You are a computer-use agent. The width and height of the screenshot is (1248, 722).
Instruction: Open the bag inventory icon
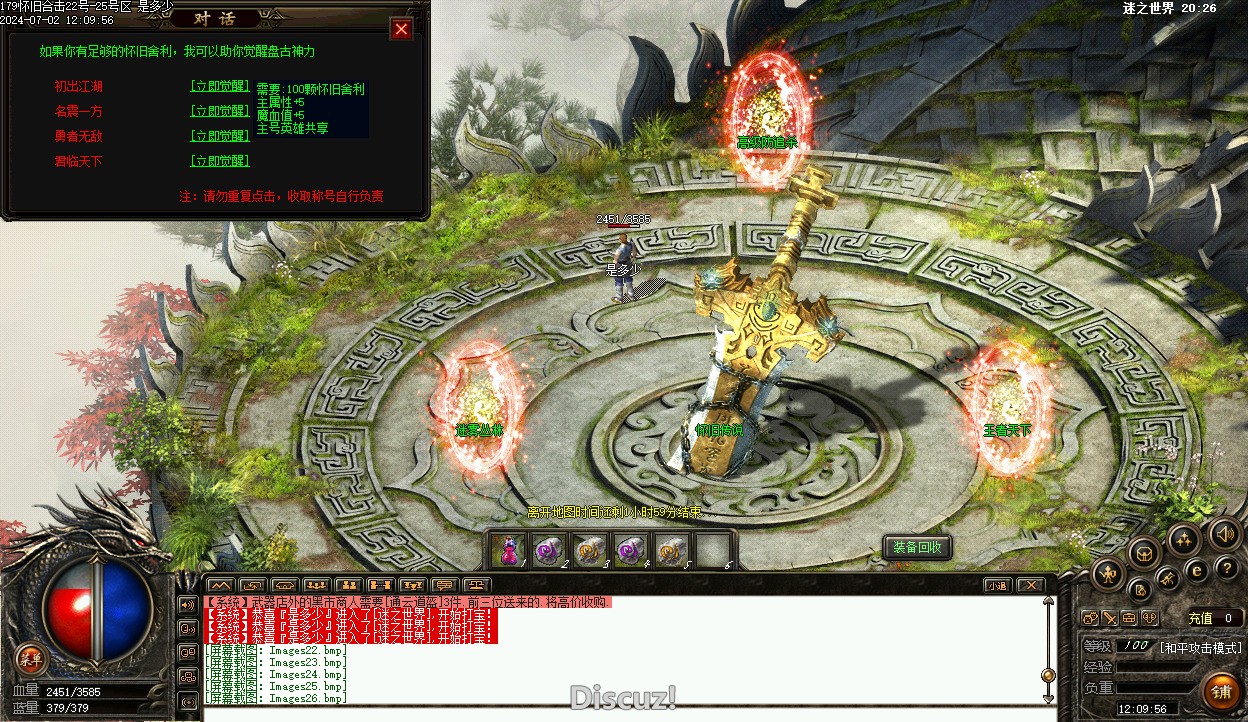[1144, 551]
